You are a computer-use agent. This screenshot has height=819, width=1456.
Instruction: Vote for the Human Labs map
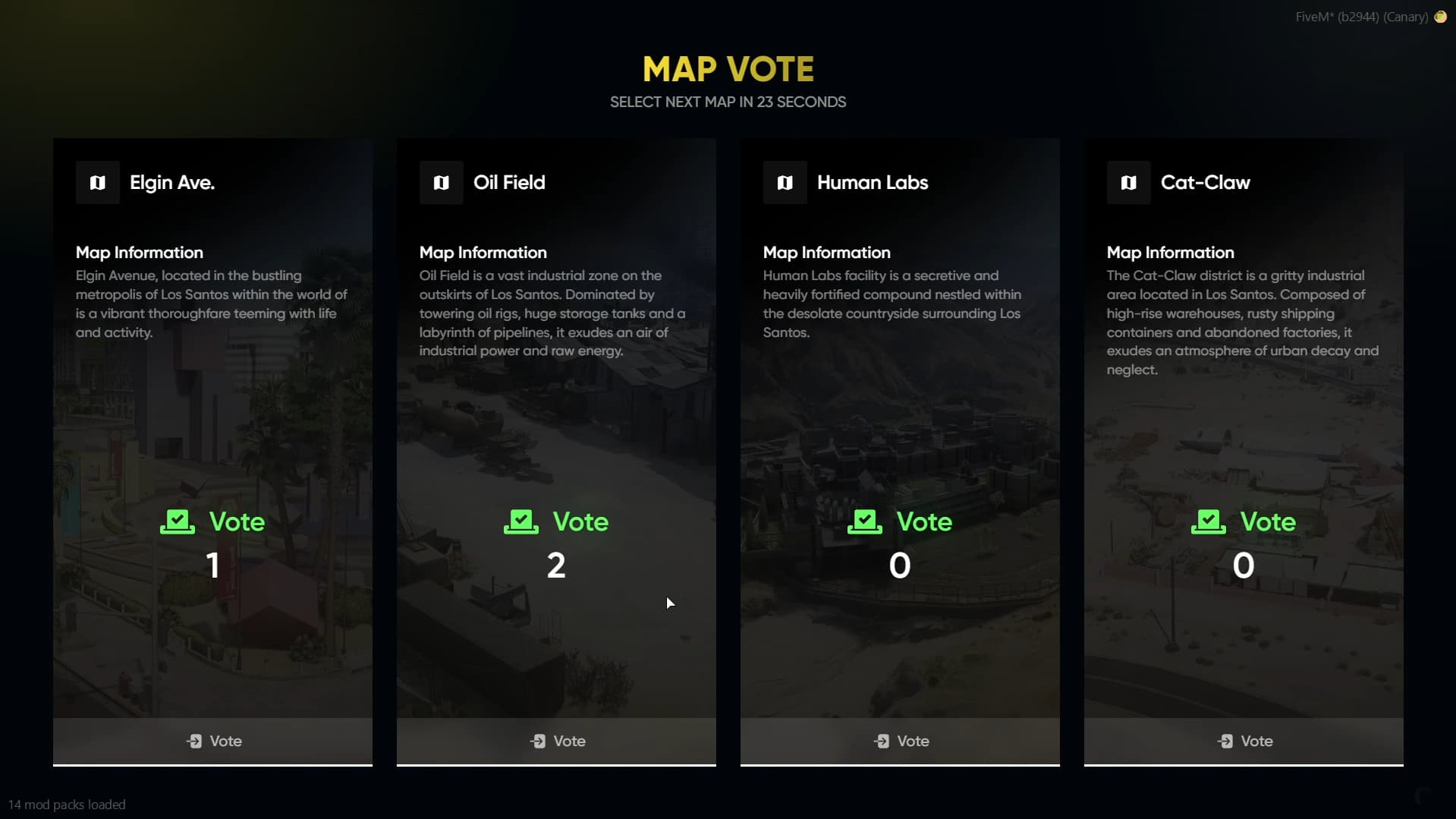click(x=900, y=741)
